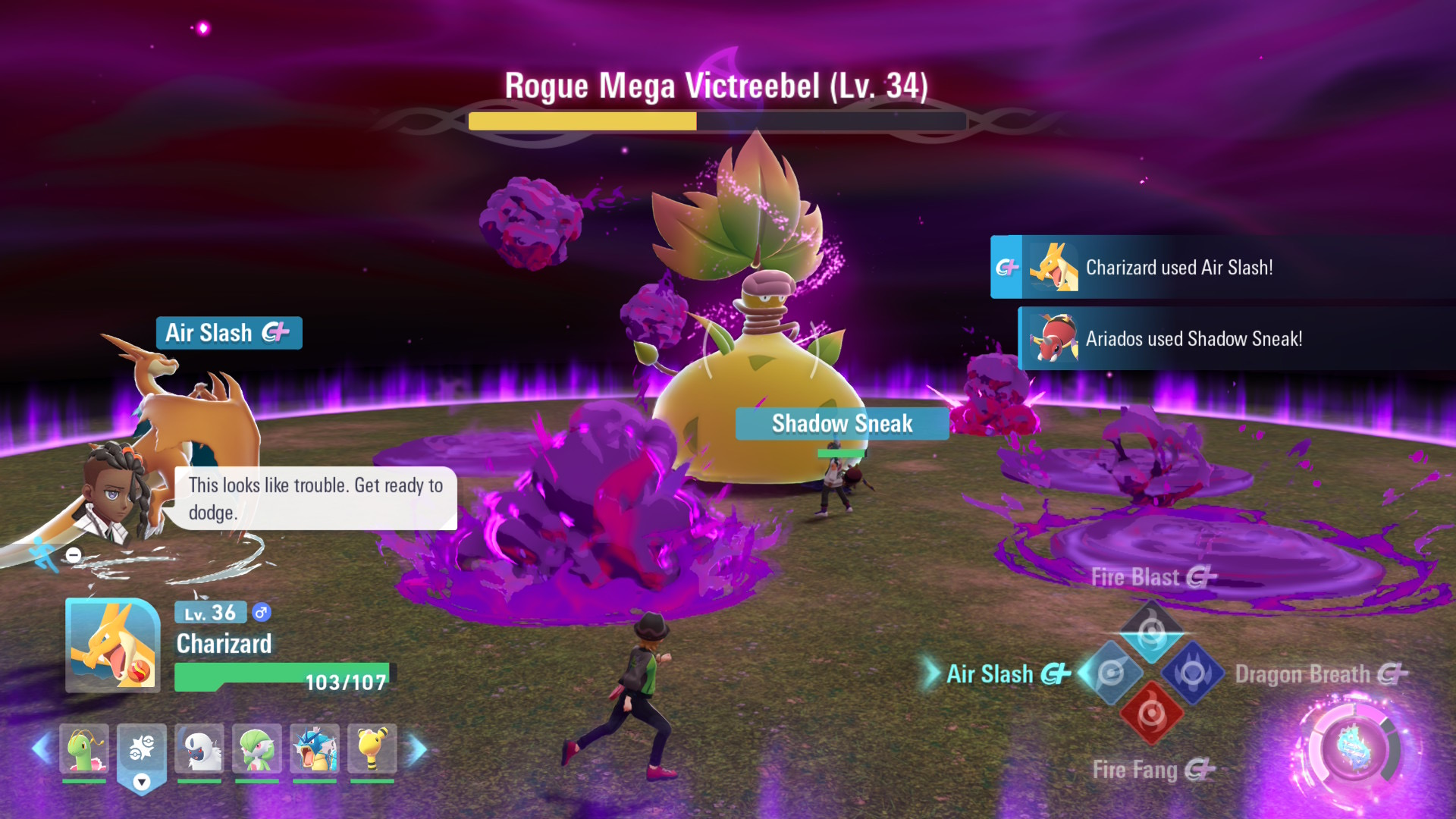The width and height of the screenshot is (1456, 819).
Task: Pick Ampharos from the party bar
Action: pos(372,748)
